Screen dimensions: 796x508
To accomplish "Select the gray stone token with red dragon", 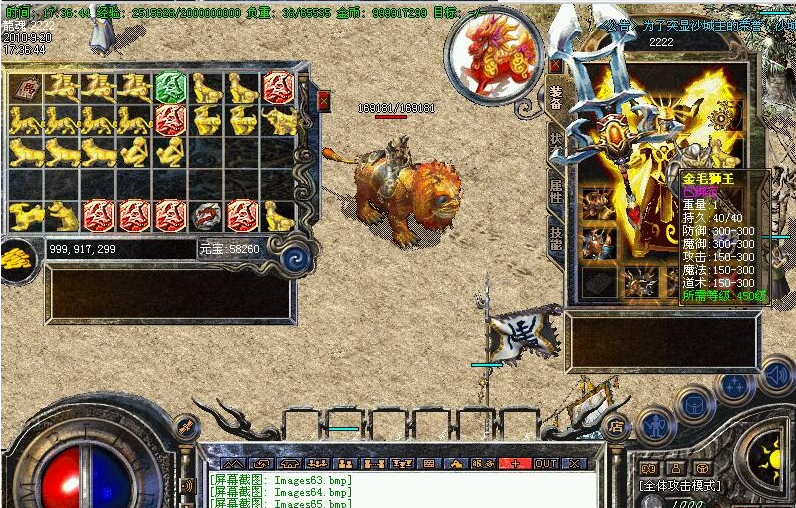I will pyautogui.click(x=206, y=215).
